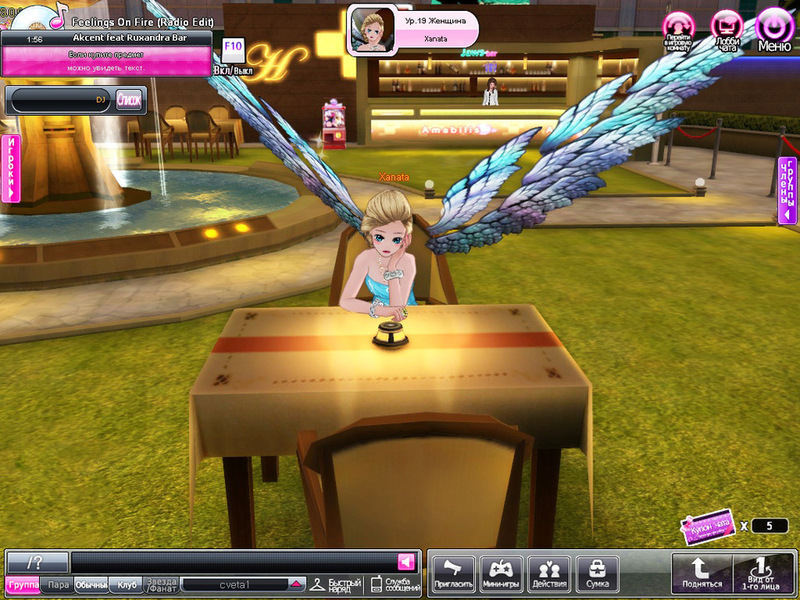Viewport: 800px width, 600px height.
Task: Go to the game room button
Action: (678, 30)
